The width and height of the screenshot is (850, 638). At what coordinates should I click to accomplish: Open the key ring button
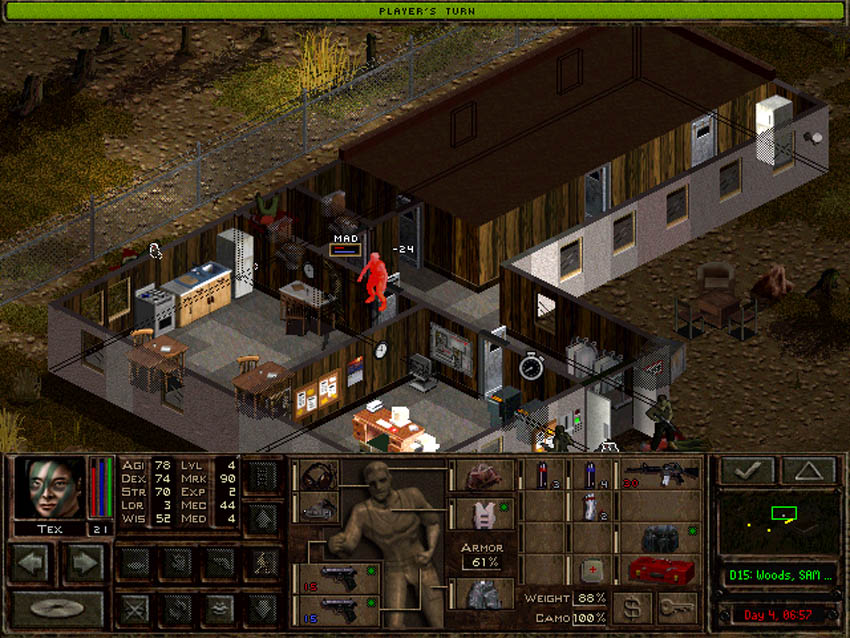[x=678, y=607]
